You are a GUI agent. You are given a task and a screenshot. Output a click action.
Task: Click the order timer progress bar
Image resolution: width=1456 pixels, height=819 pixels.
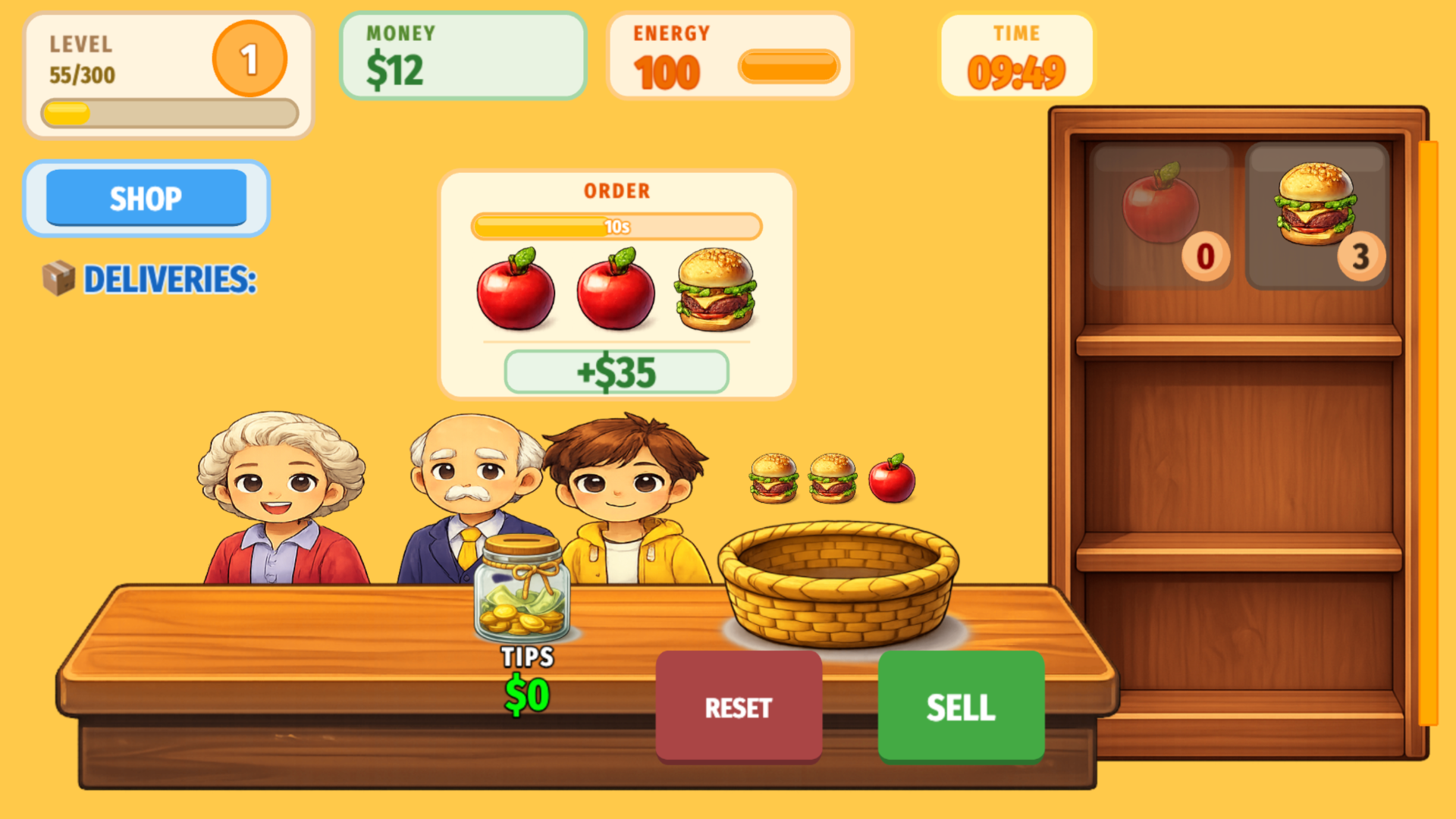pyautogui.click(x=616, y=227)
